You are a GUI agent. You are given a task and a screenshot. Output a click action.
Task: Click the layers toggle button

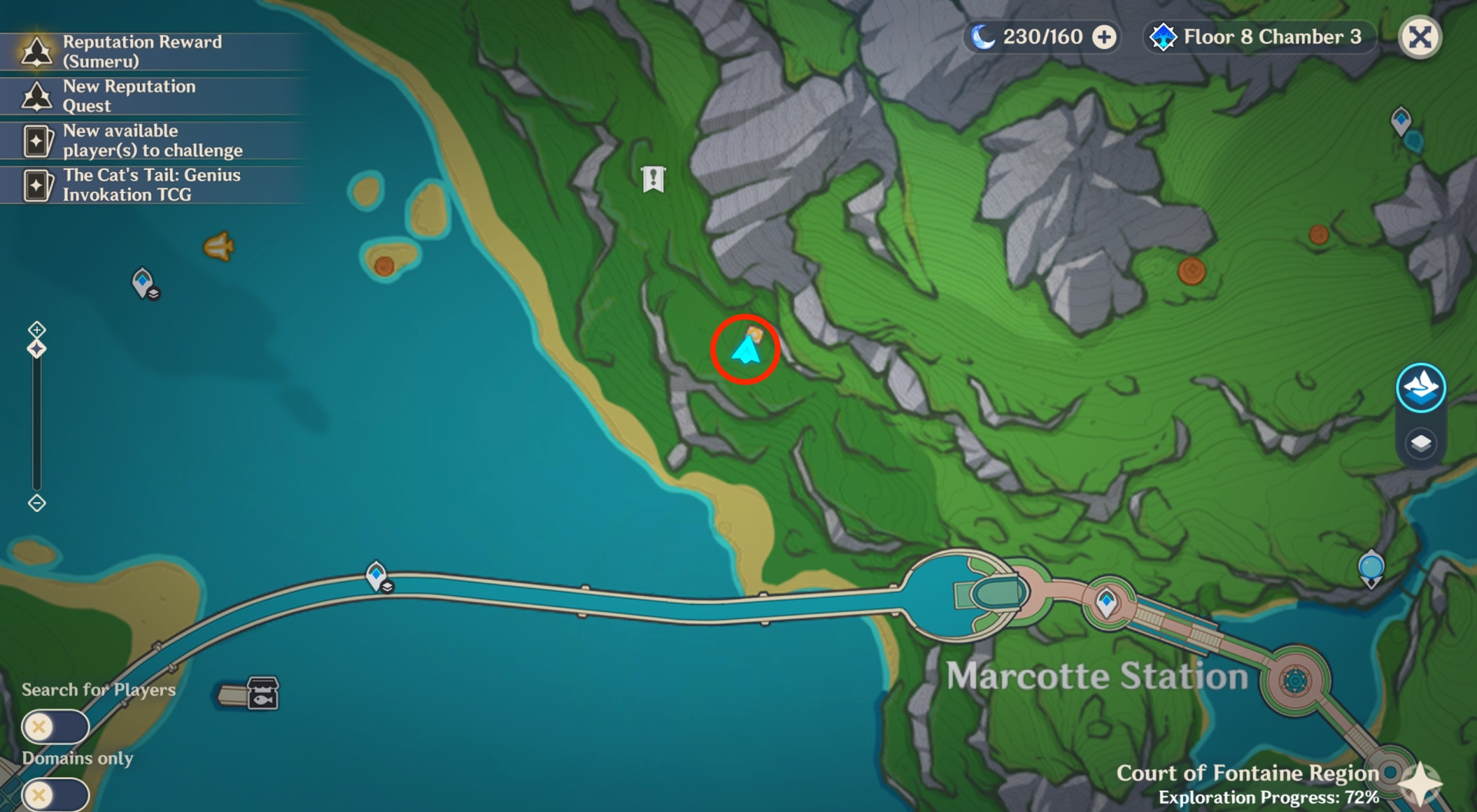tap(1420, 444)
